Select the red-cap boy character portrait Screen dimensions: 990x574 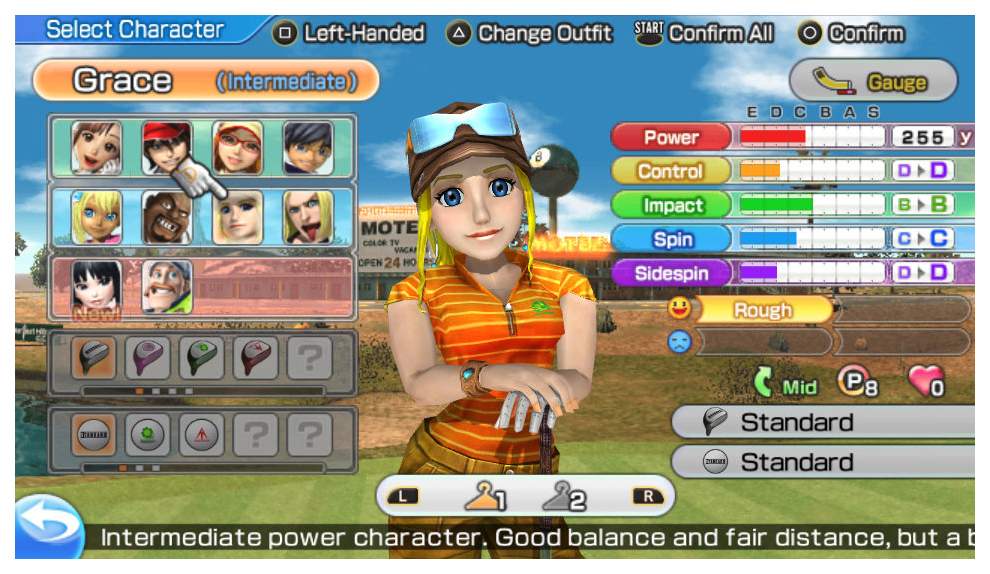[x=167, y=148]
